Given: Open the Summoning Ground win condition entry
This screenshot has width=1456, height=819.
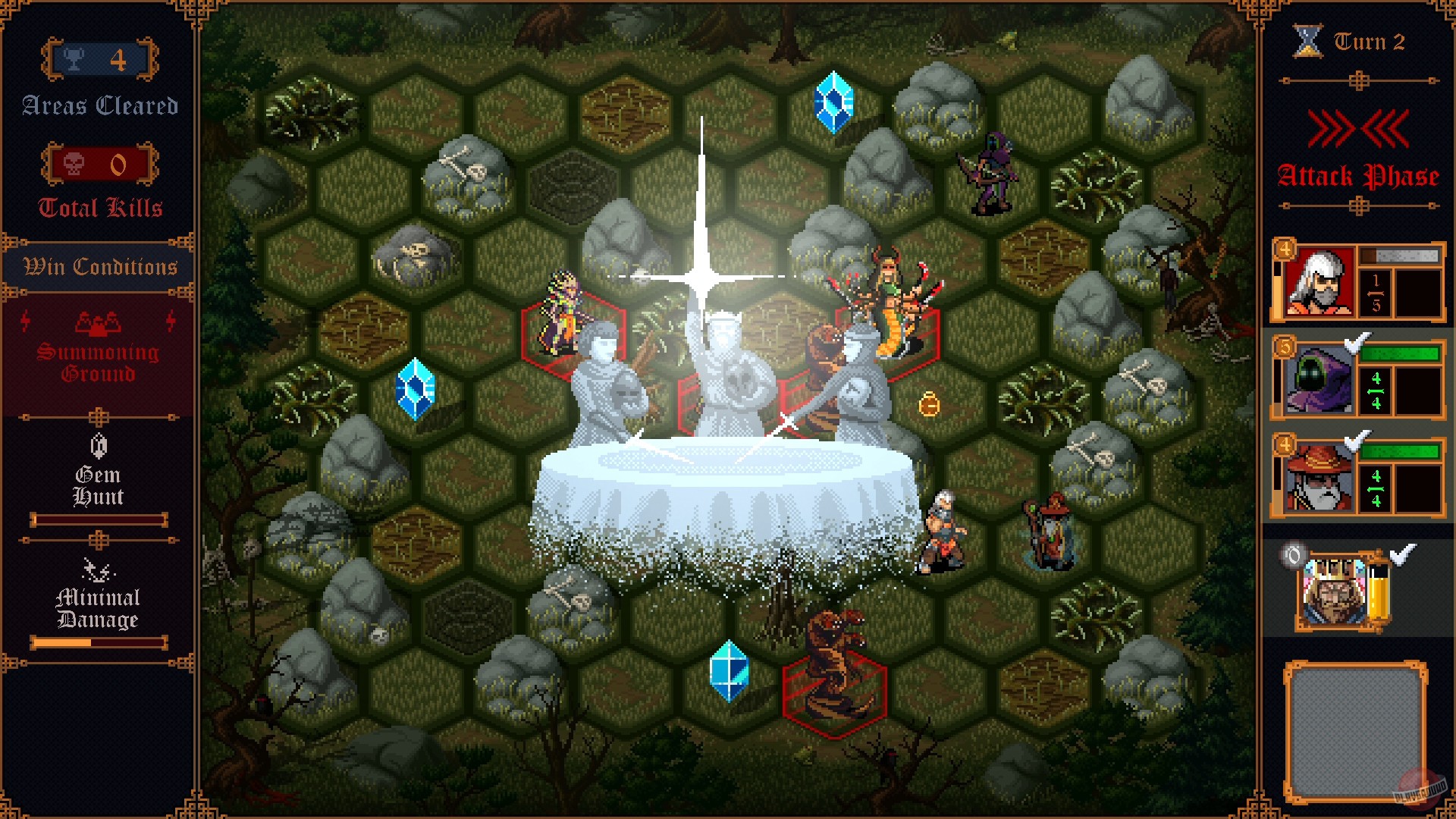Looking at the screenshot, I should coord(99,360).
